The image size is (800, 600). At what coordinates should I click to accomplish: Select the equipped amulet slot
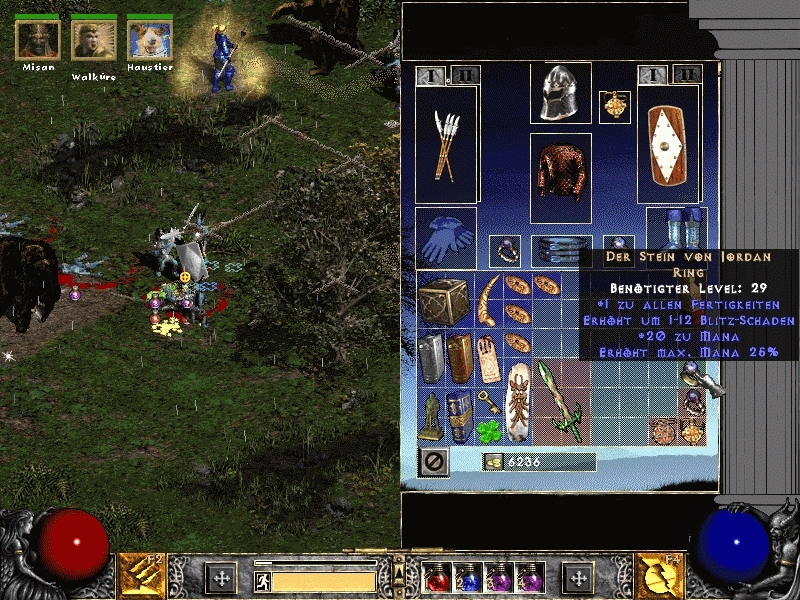point(614,107)
